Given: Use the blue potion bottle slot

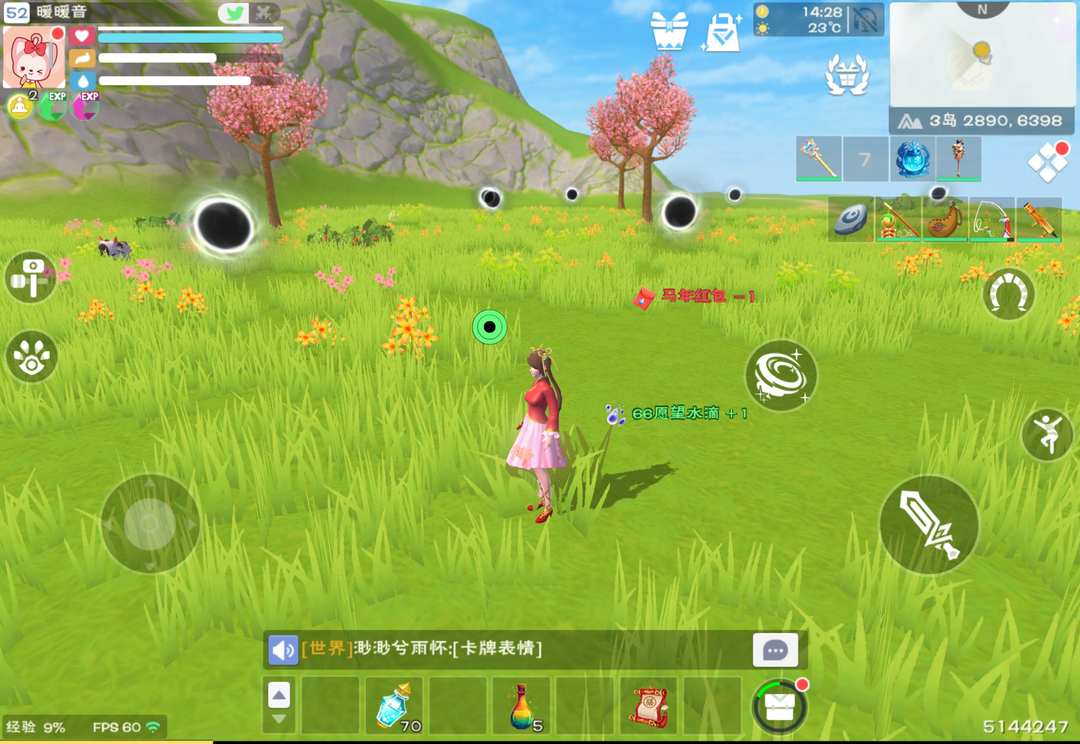Looking at the screenshot, I should (x=393, y=705).
